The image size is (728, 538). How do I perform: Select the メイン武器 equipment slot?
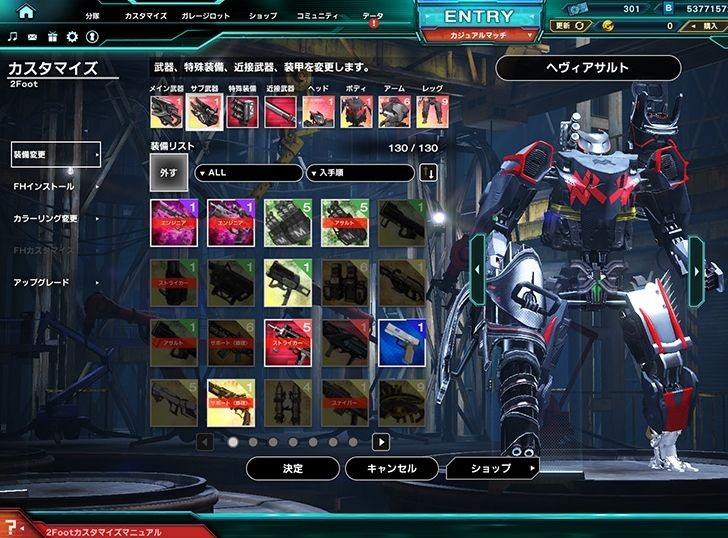coord(166,111)
